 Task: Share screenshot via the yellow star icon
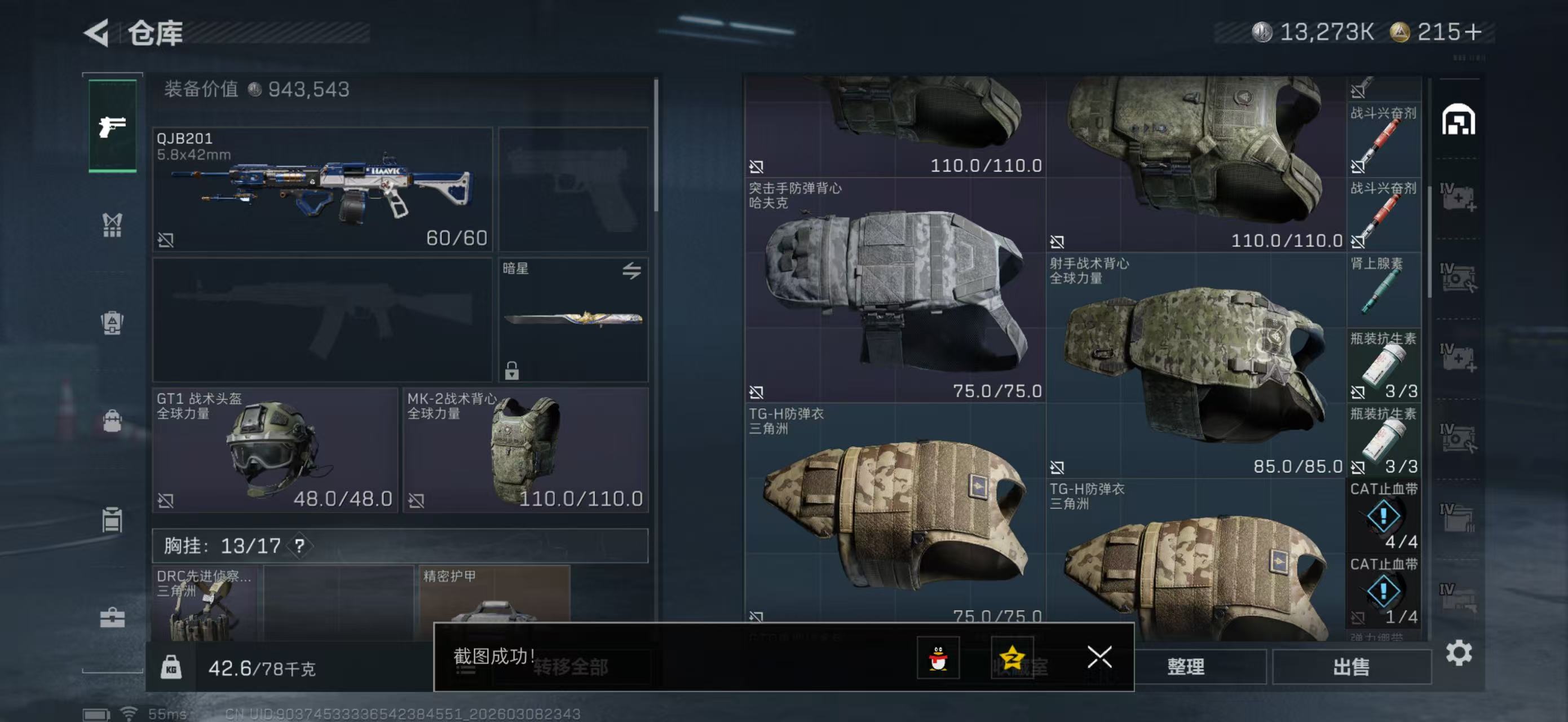(x=1012, y=658)
